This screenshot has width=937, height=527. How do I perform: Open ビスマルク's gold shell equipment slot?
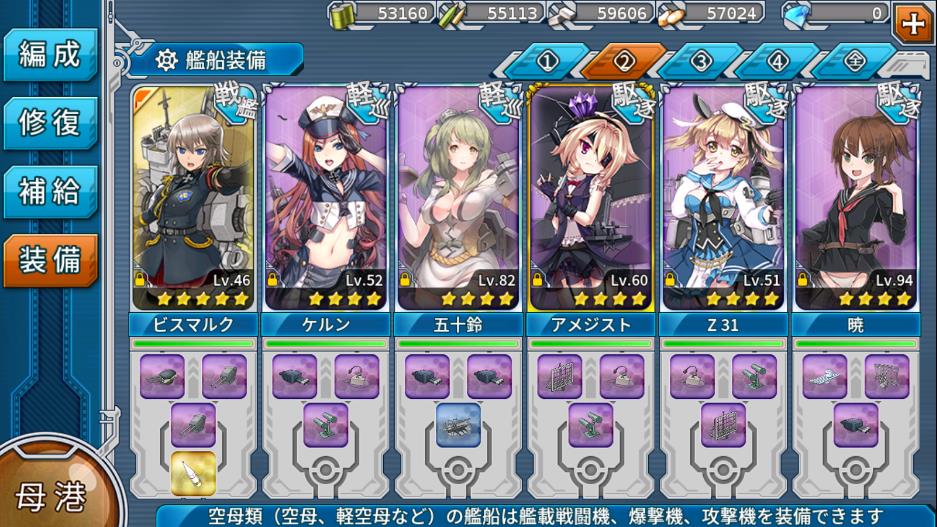click(x=193, y=473)
